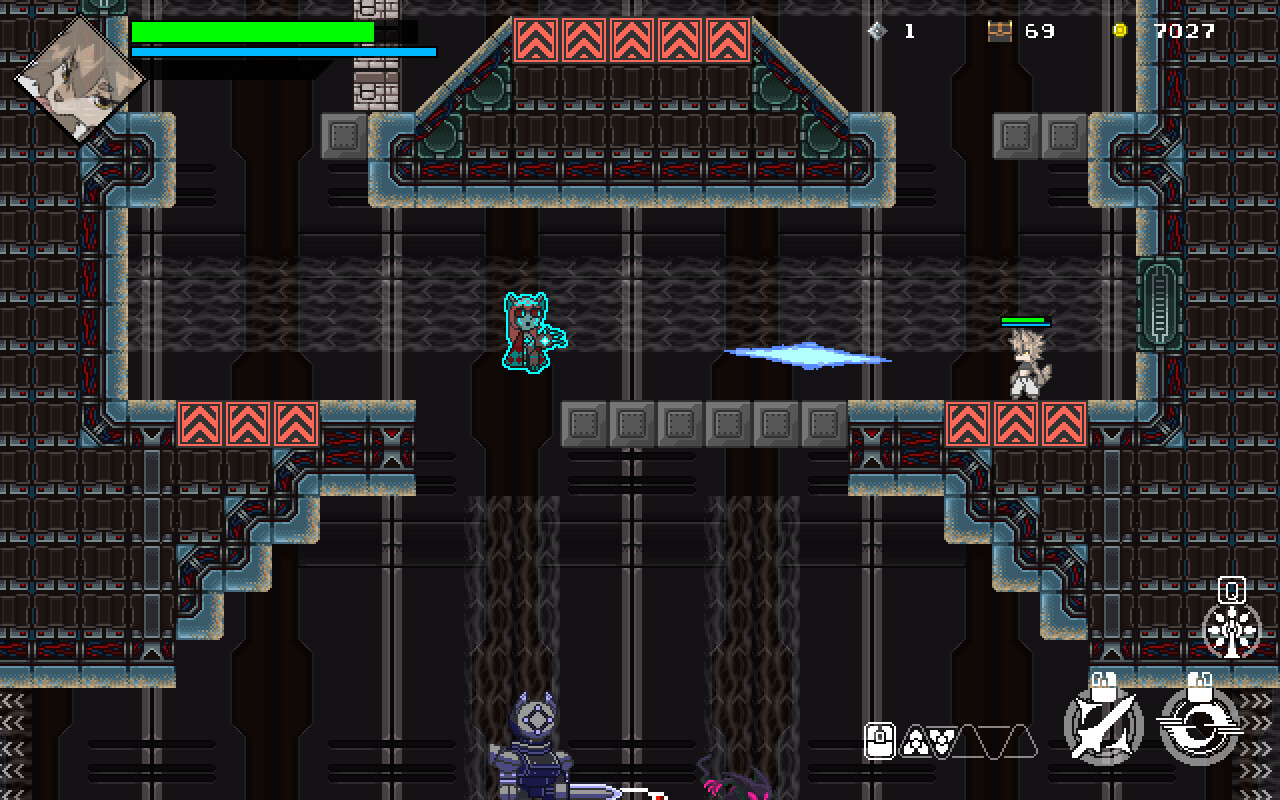The height and width of the screenshot is (800, 1280).
Task: Click the gold coin currency icon
Action: tap(1119, 31)
